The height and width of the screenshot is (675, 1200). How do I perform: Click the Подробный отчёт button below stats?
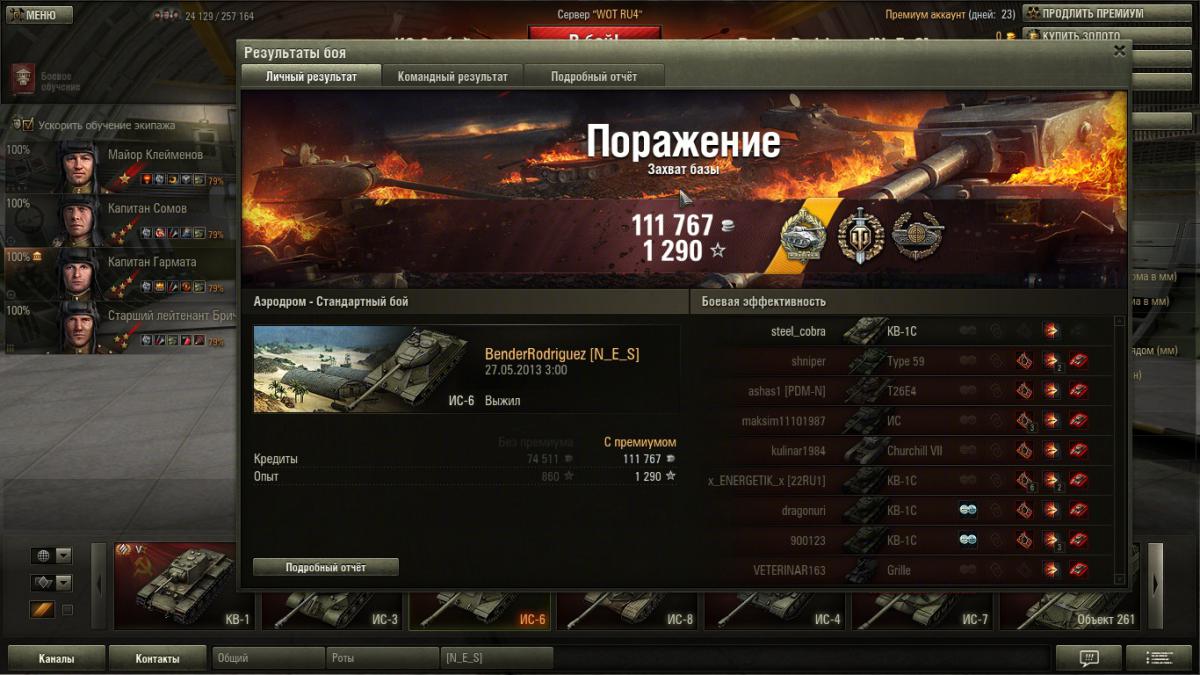pyautogui.click(x=326, y=567)
